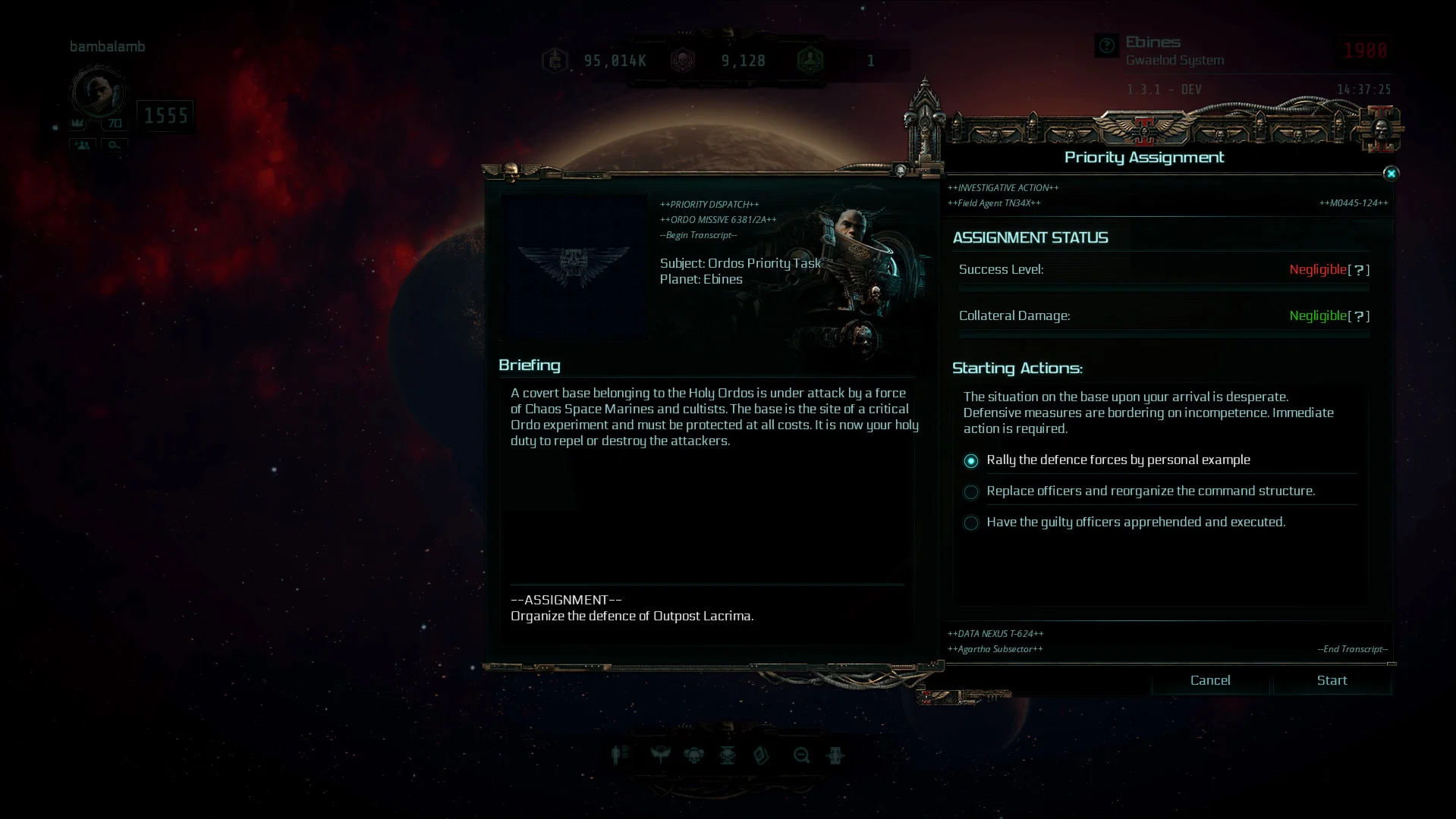Show the Collateral Damage help tooltip
This screenshot has width=1456, height=819.
(x=1359, y=316)
